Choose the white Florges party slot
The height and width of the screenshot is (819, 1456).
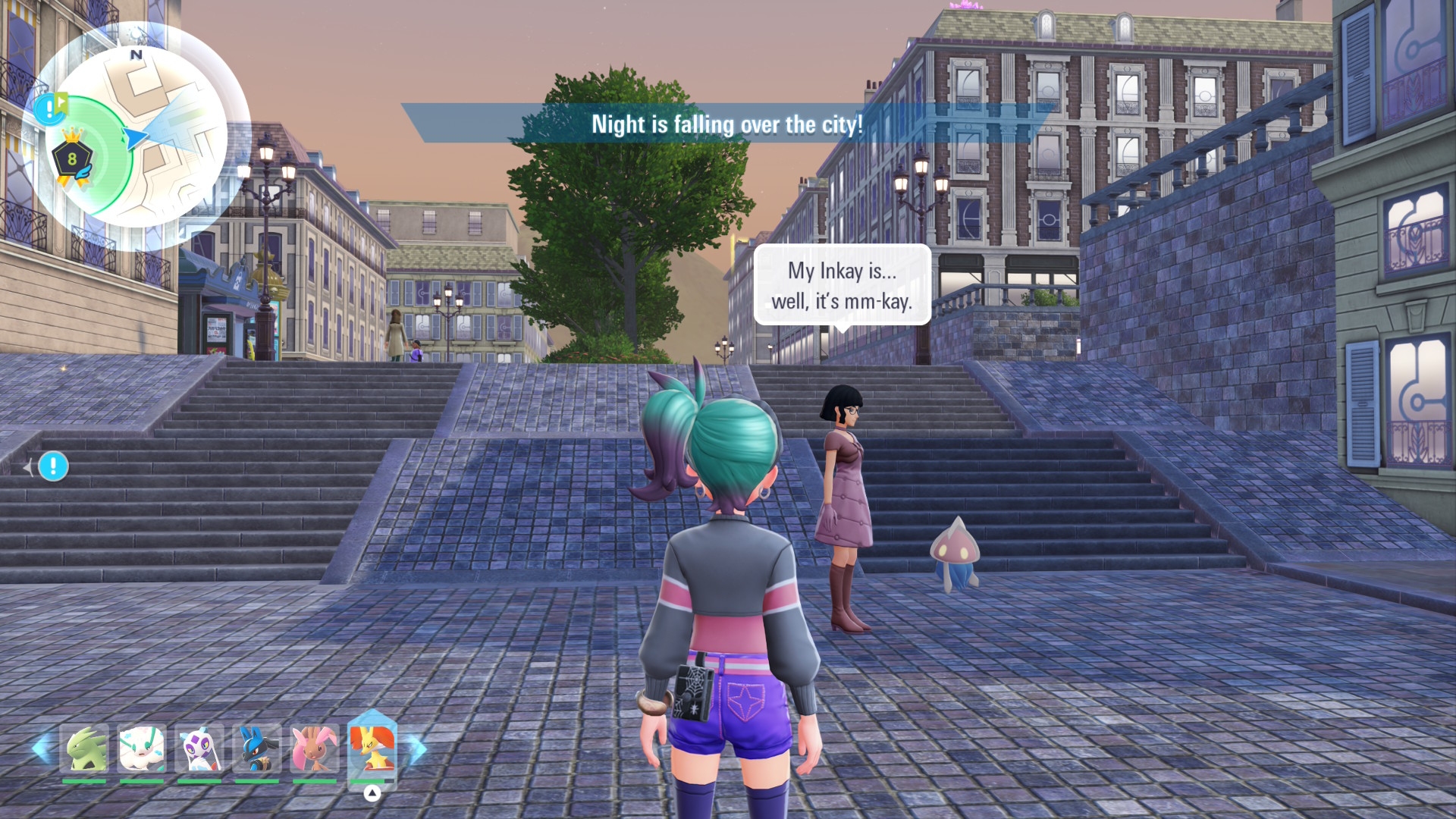tap(141, 749)
